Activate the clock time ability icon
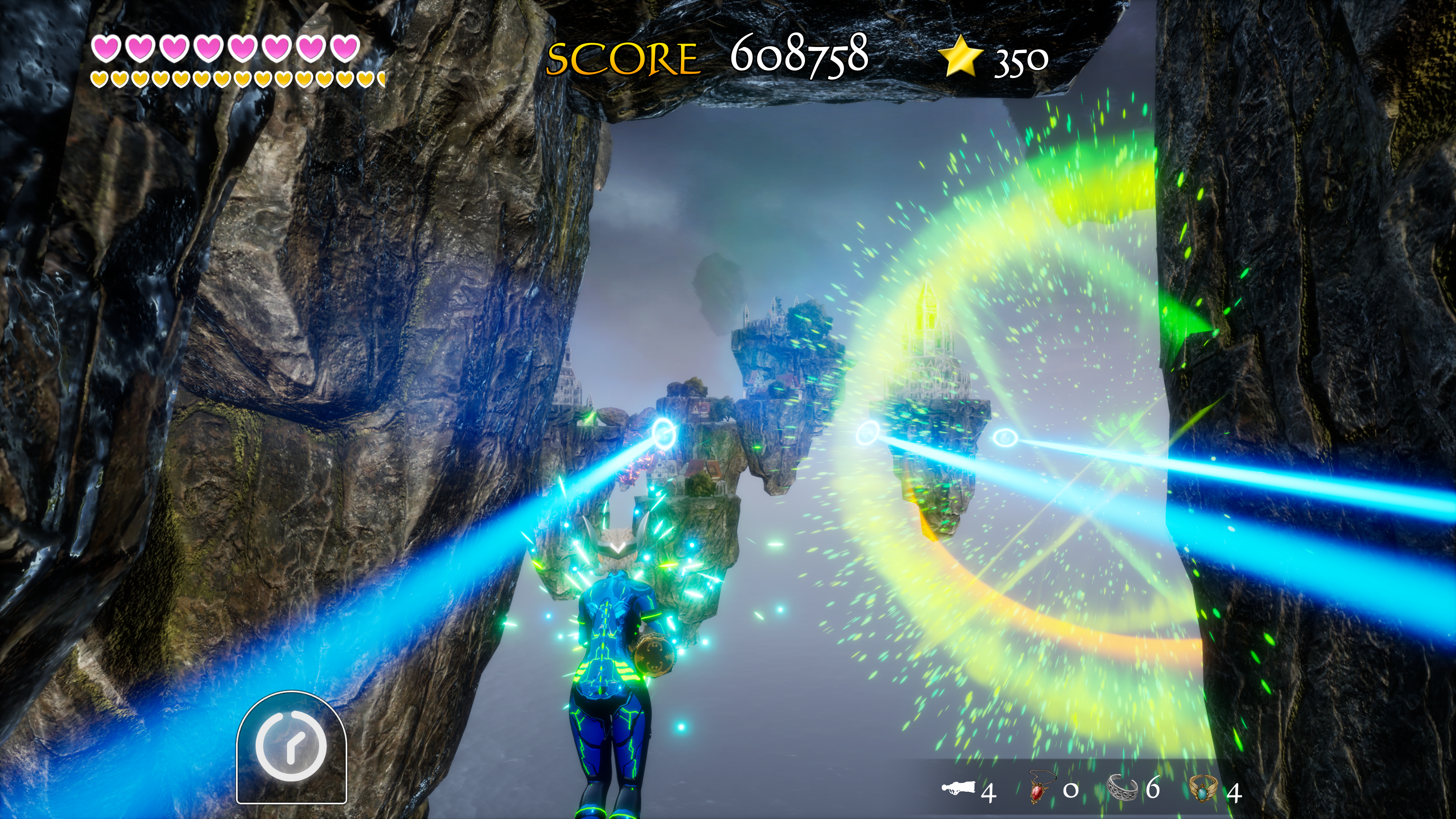Image resolution: width=1456 pixels, height=819 pixels. point(291,746)
